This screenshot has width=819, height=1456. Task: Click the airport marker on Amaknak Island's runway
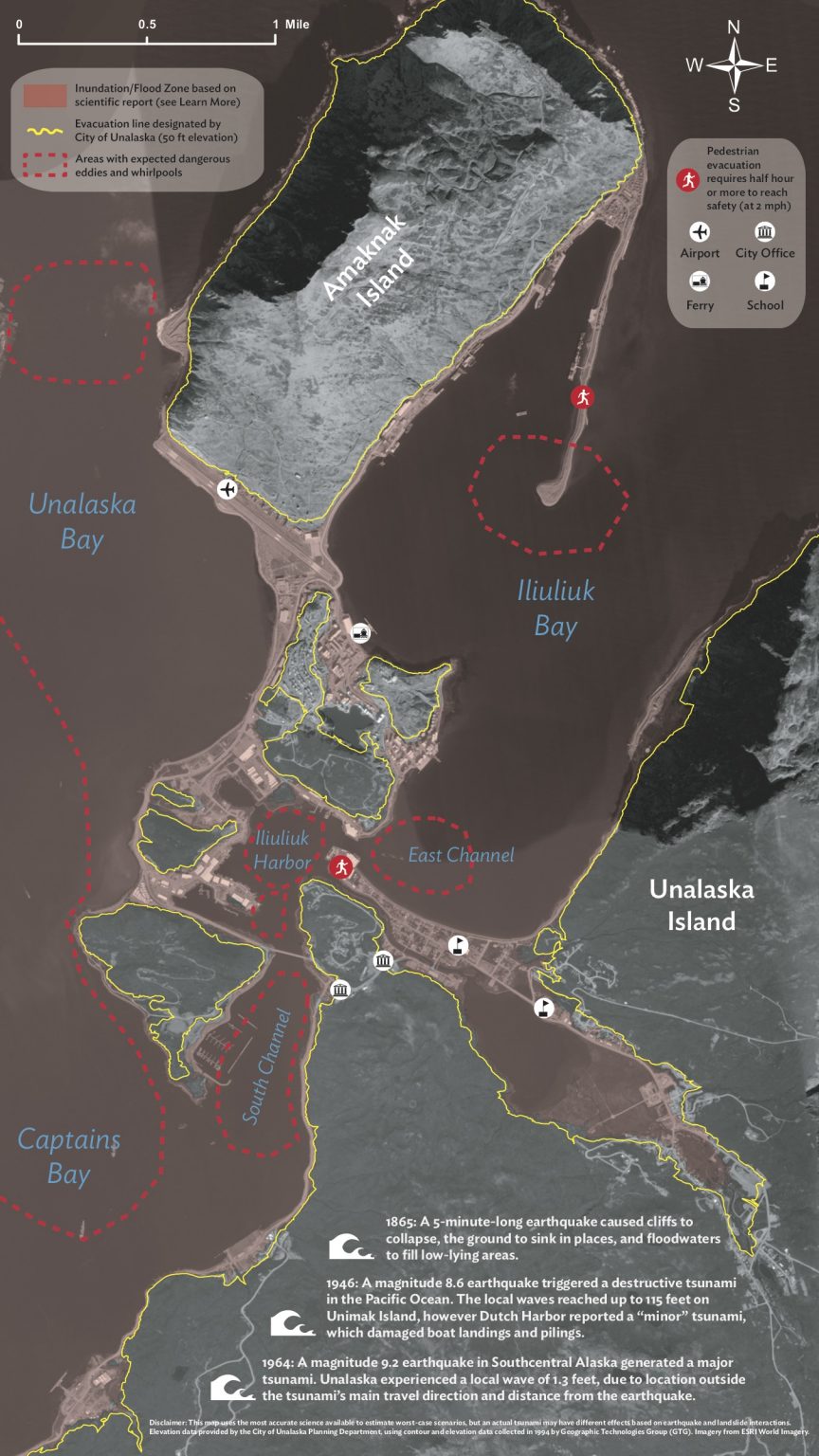point(227,489)
